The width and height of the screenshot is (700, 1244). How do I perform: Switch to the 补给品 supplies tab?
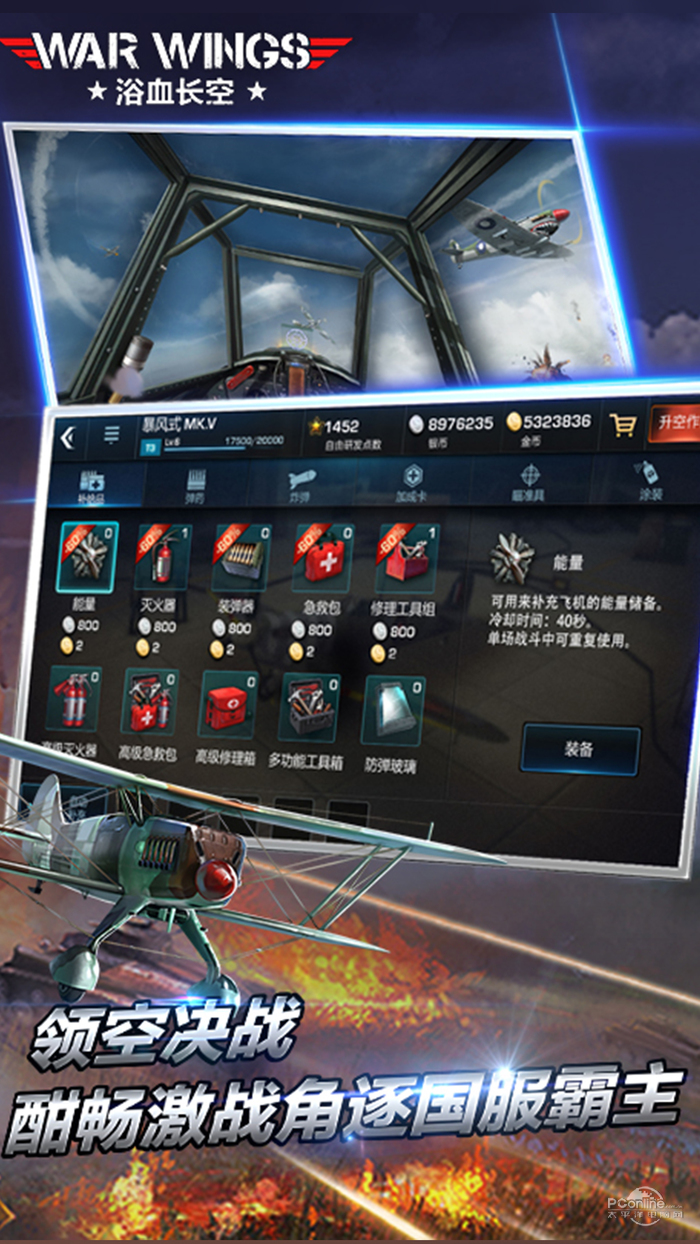pos(92,482)
